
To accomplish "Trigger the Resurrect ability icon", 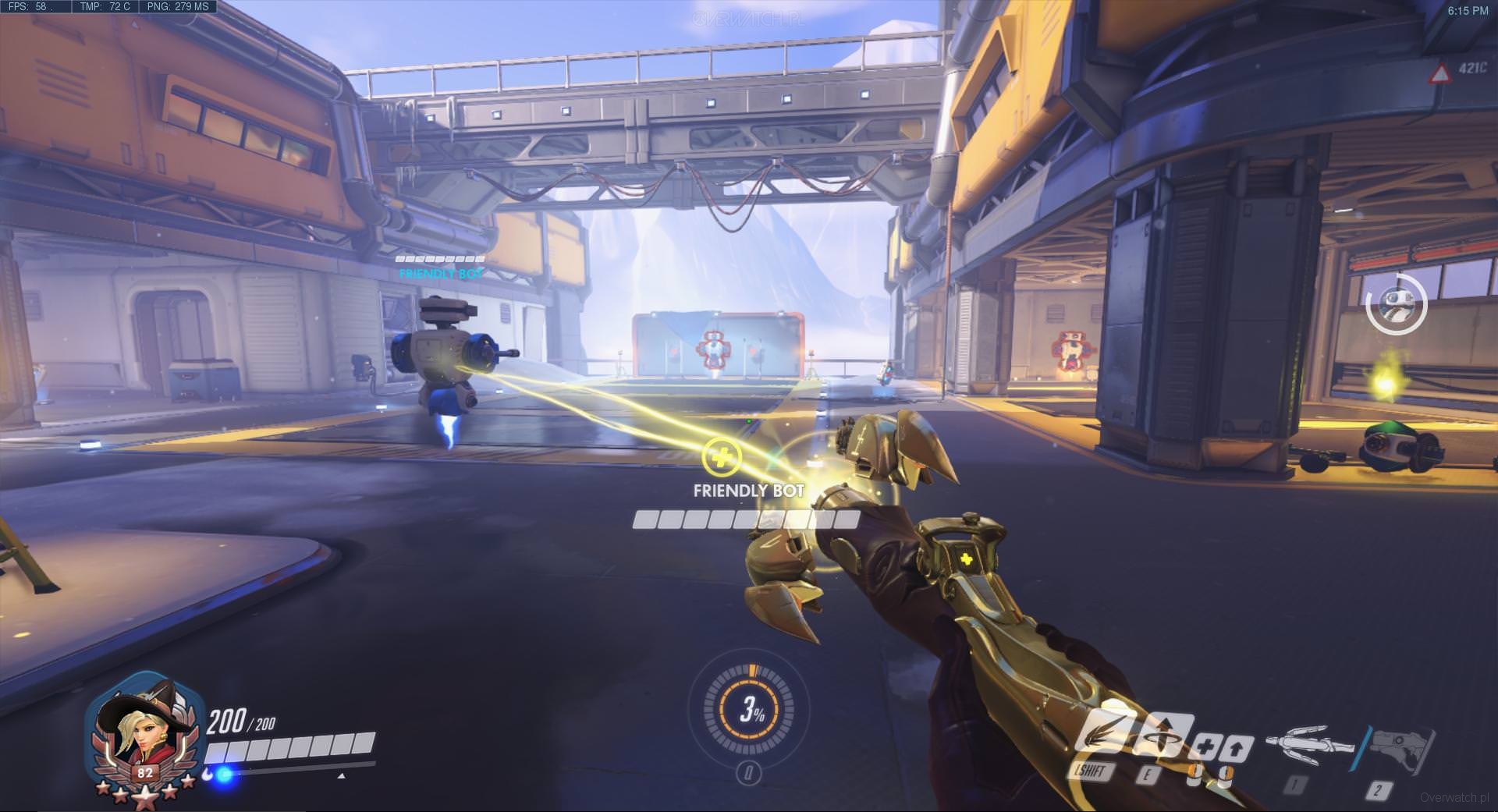I will (x=1161, y=736).
